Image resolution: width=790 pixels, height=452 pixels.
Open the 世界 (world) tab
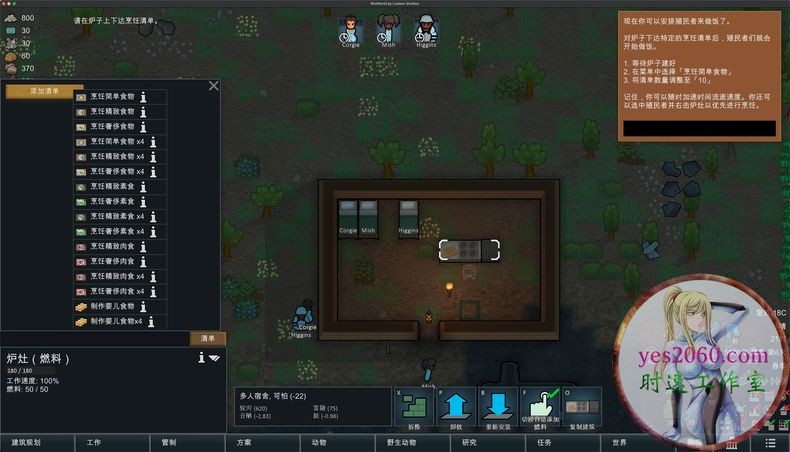(620, 442)
